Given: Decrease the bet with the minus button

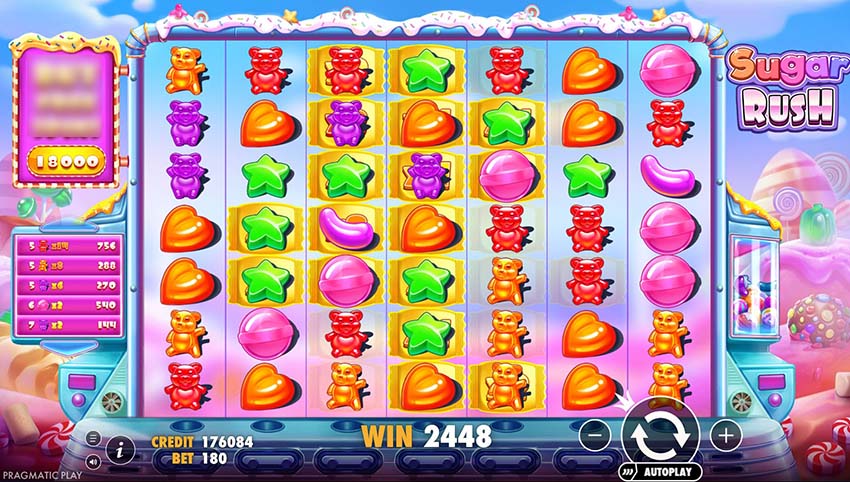Looking at the screenshot, I should pyautogui.click(x=594, y=435).
